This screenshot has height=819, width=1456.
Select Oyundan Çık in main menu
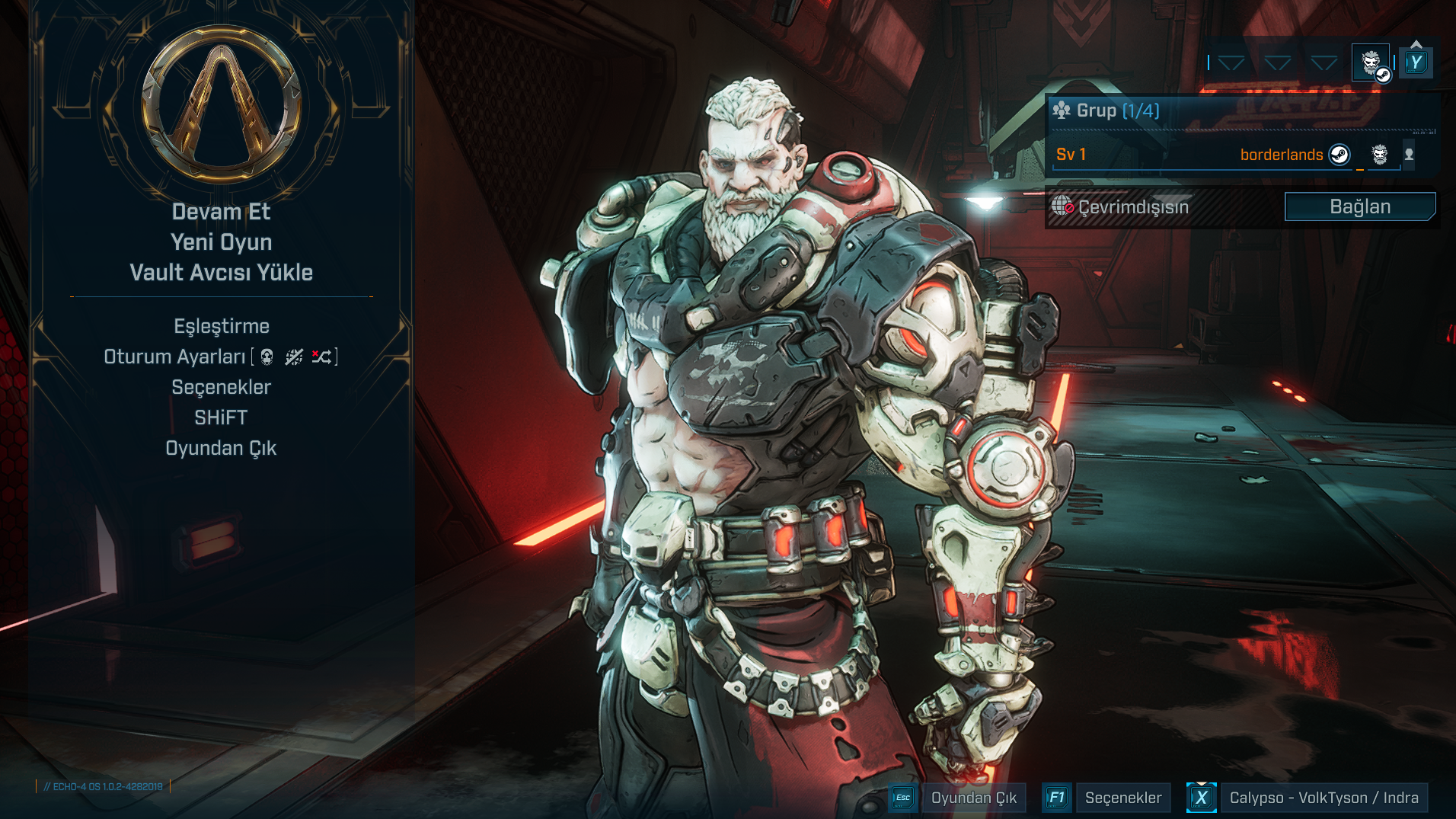pos(221,448)
